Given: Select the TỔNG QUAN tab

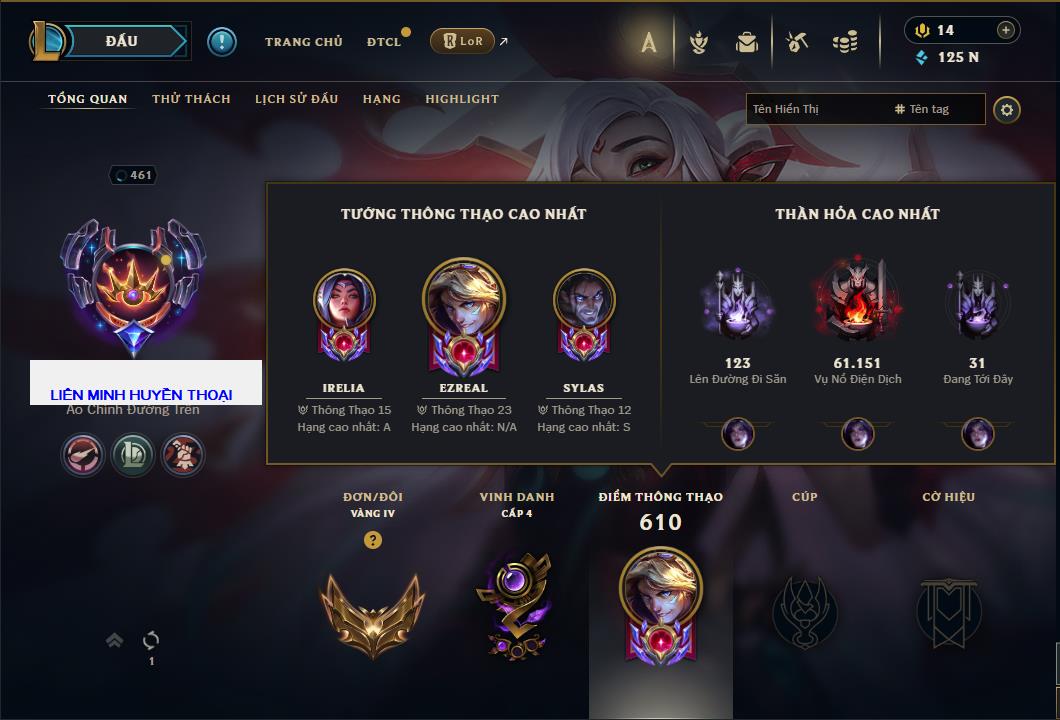Looking at the screenshot, I should pyautogui.click(x=88, y=99).
